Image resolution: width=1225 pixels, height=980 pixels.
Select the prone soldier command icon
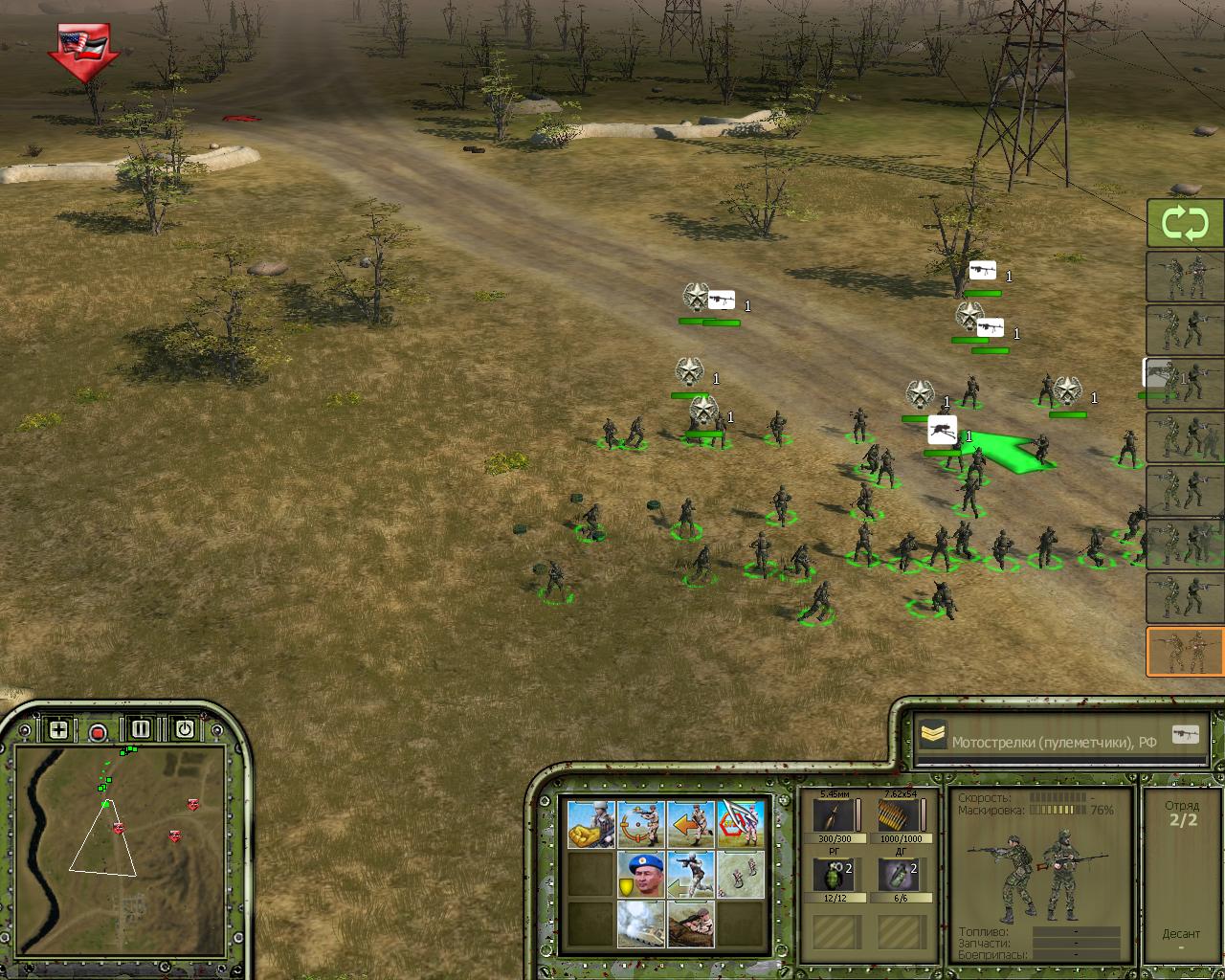click(691, 924)
